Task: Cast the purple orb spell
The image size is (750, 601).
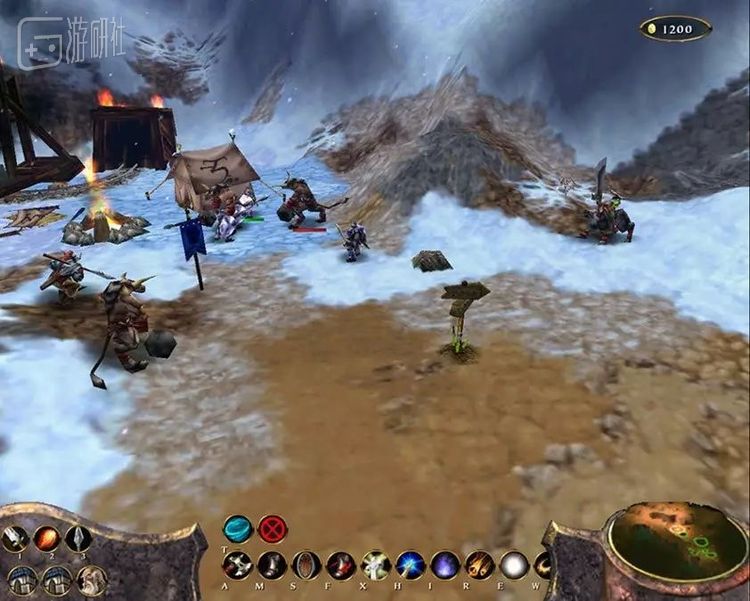Action: click(445, 565)
